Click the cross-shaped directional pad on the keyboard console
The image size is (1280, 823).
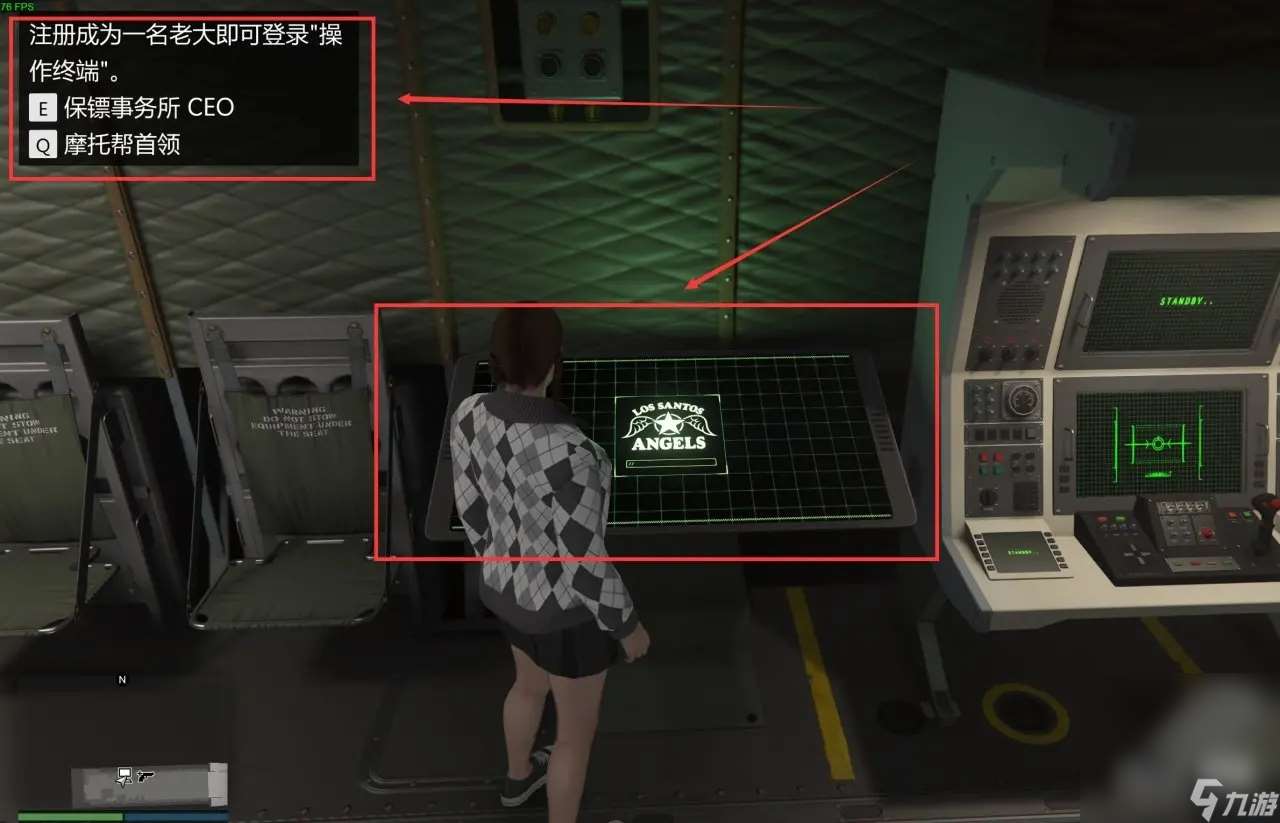point(1135,554)
